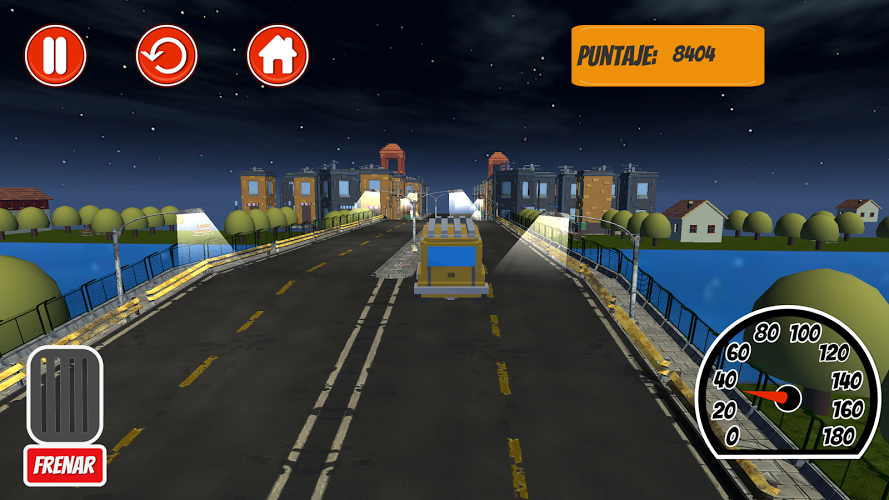Return to the home menu

278,55
